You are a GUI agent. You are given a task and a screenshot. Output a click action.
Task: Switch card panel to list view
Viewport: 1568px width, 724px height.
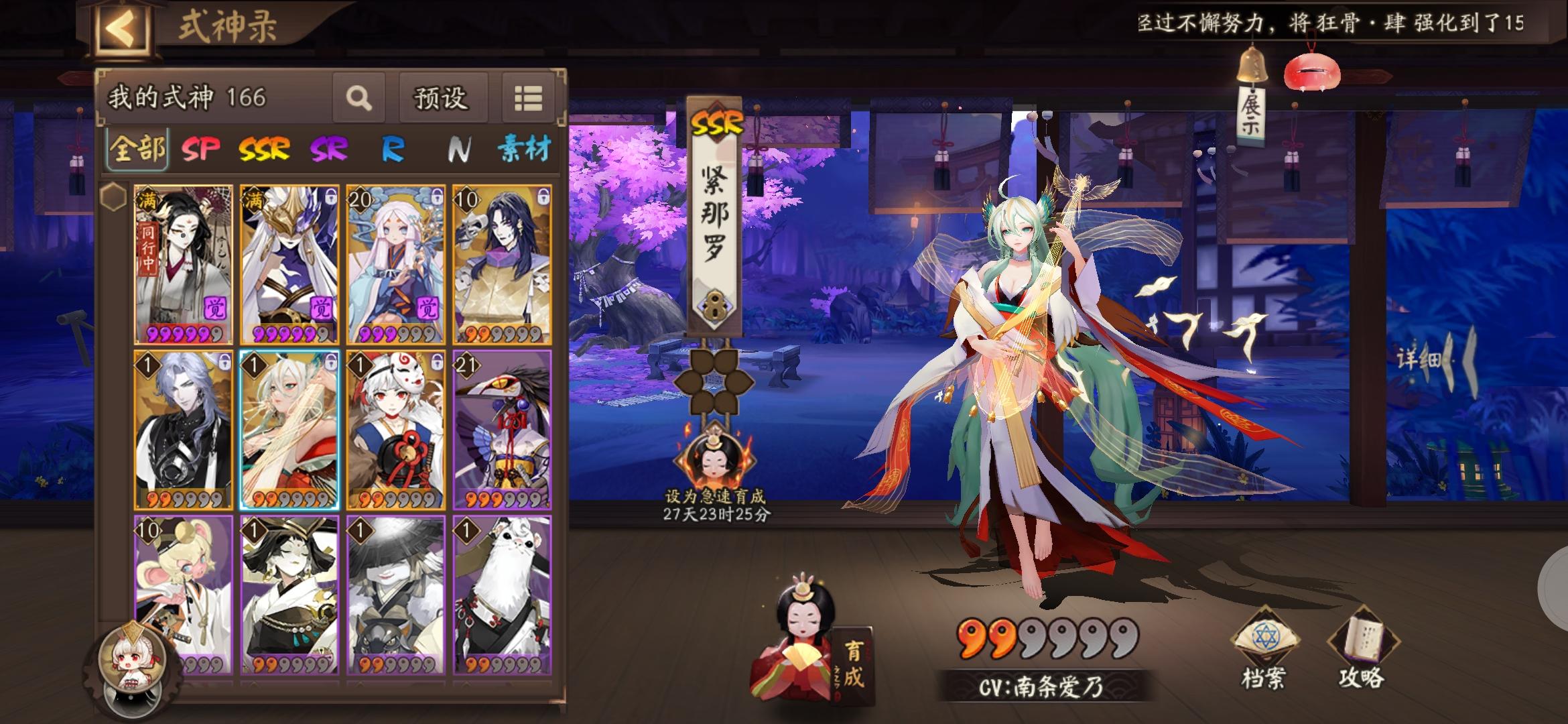click(529, 99)
